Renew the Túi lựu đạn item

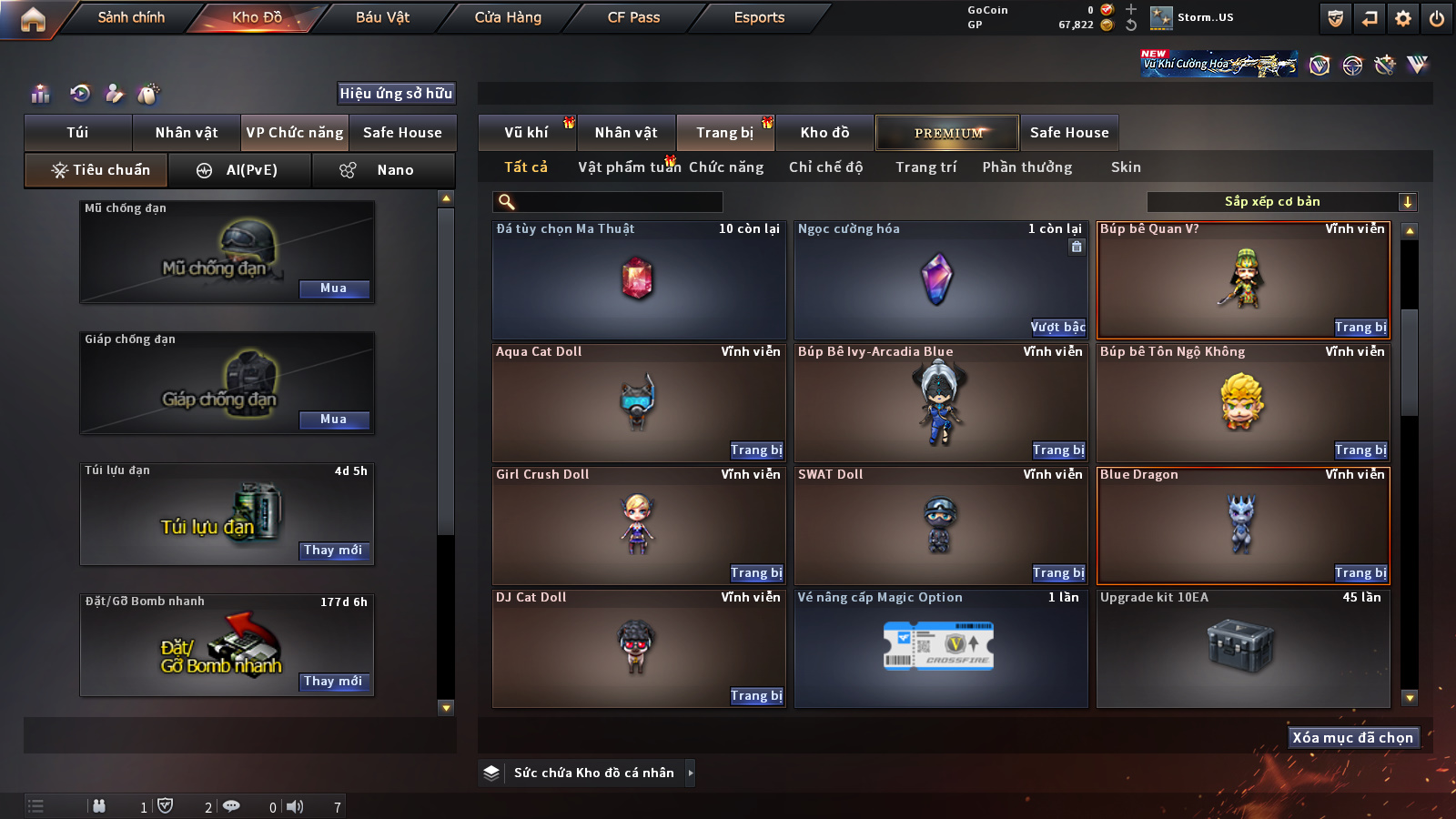click(333, 551)
